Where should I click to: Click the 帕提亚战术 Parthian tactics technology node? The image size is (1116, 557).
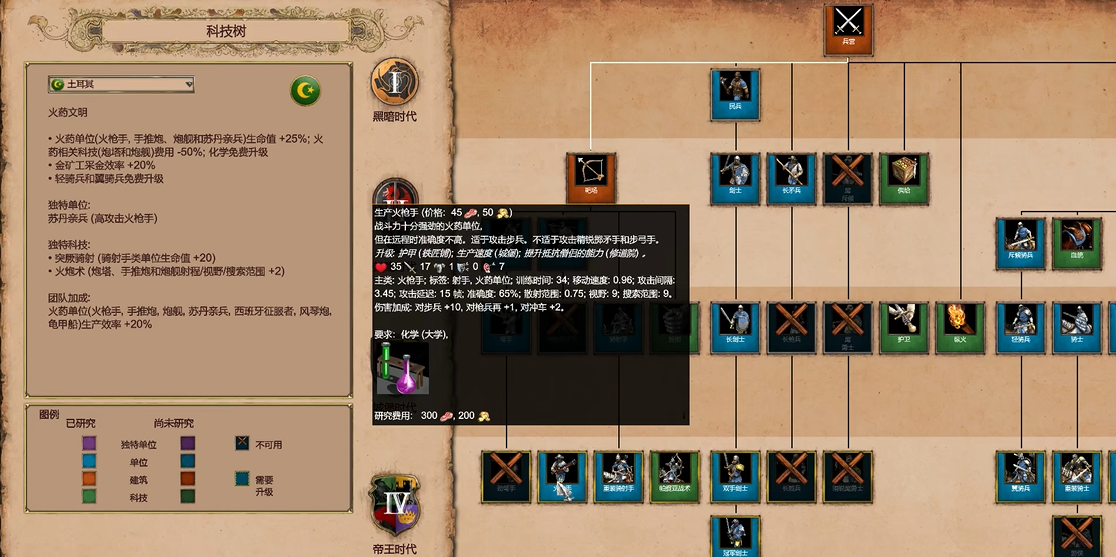[x=674, y=476]
